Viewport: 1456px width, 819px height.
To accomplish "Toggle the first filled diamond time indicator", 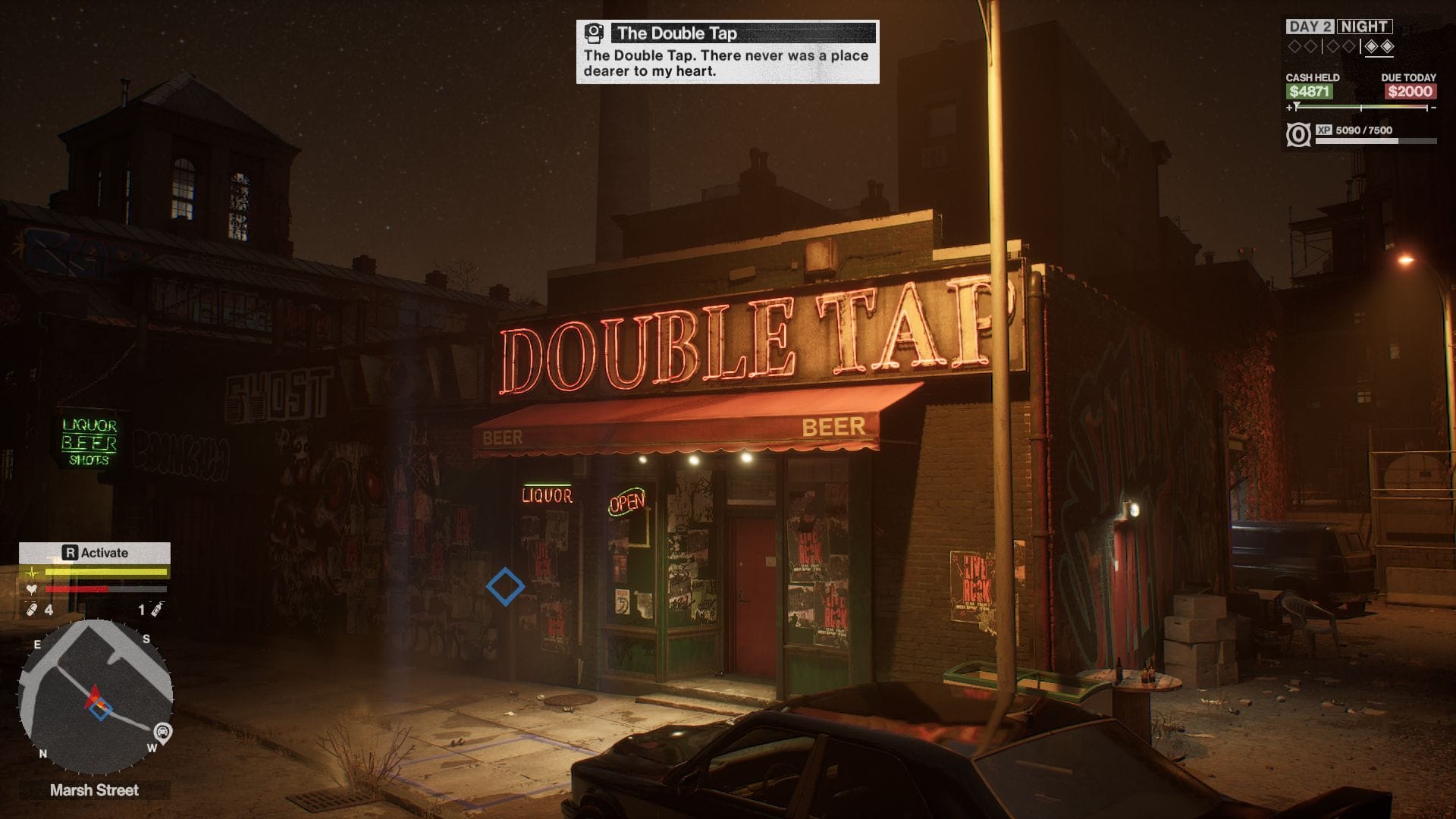I will (x=1373, y=46).
